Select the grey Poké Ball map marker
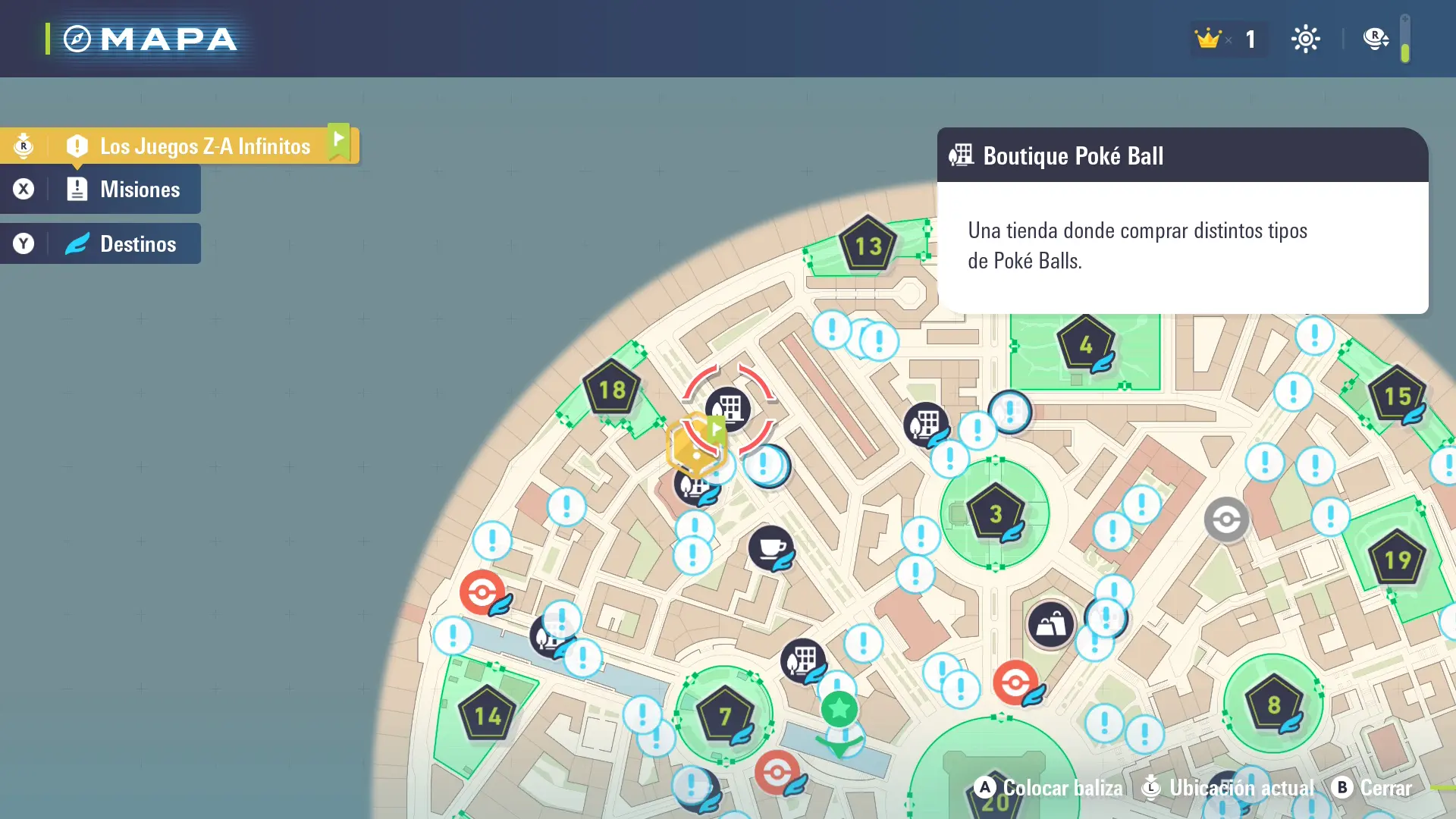 1226,519
